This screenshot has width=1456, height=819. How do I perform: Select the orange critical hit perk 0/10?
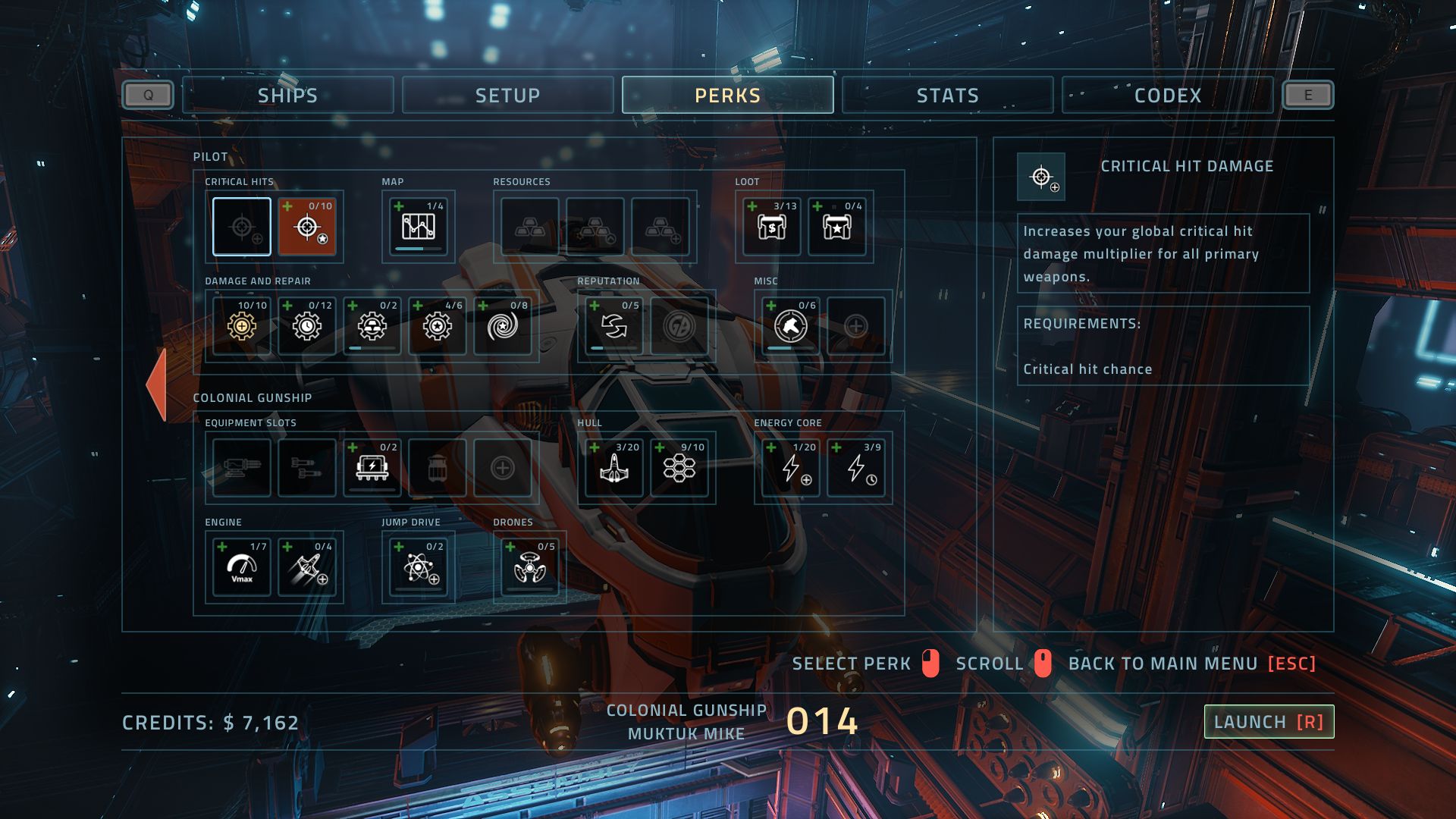point(307,227)
